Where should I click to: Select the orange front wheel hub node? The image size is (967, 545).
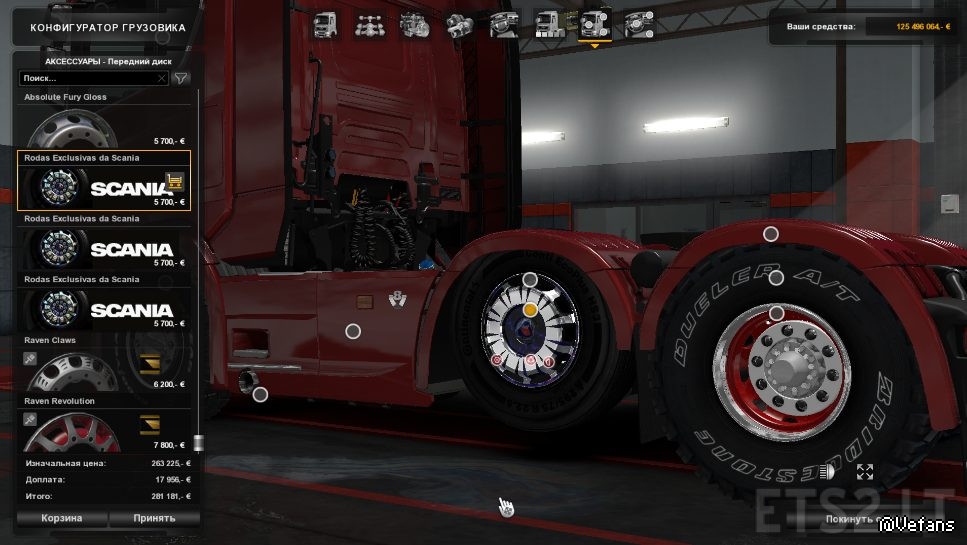[531, 311]
